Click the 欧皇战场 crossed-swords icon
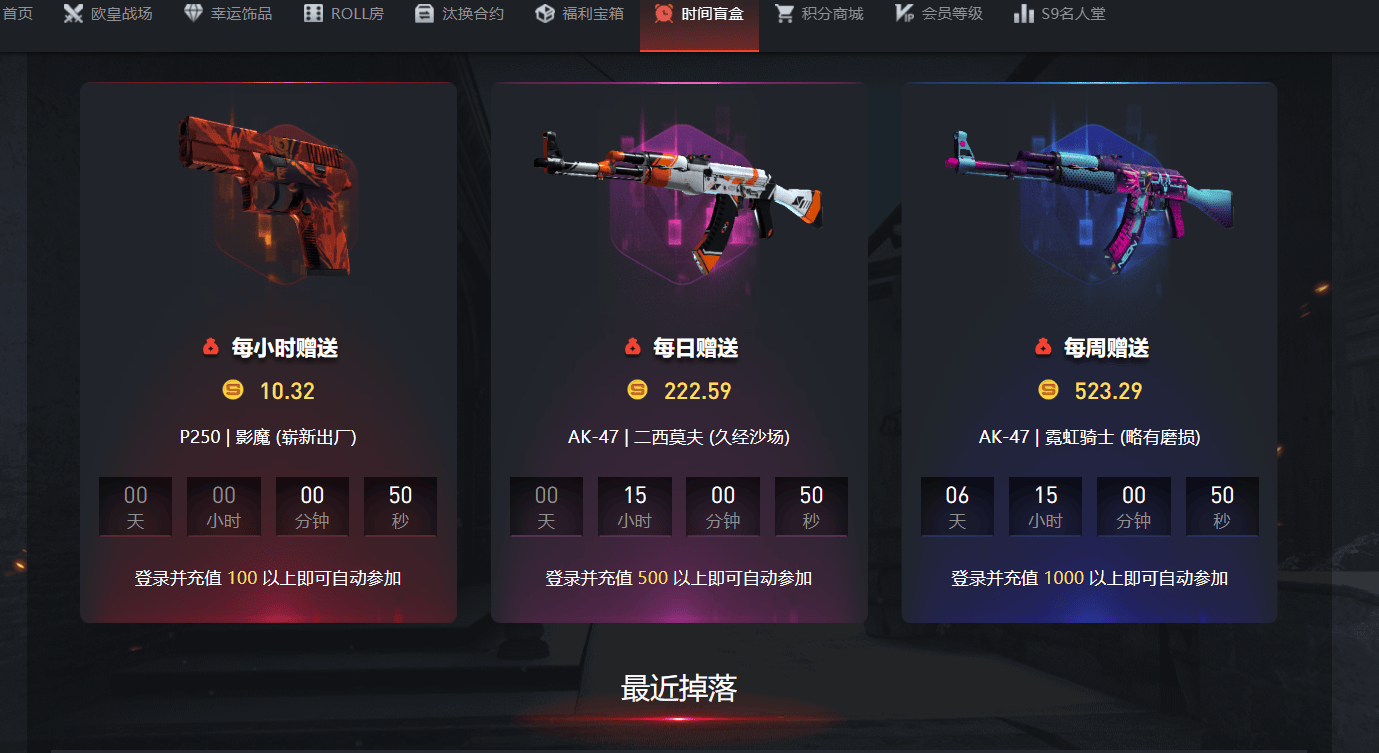The height and width of the screenshot is (753, 1379). [72, 14]
